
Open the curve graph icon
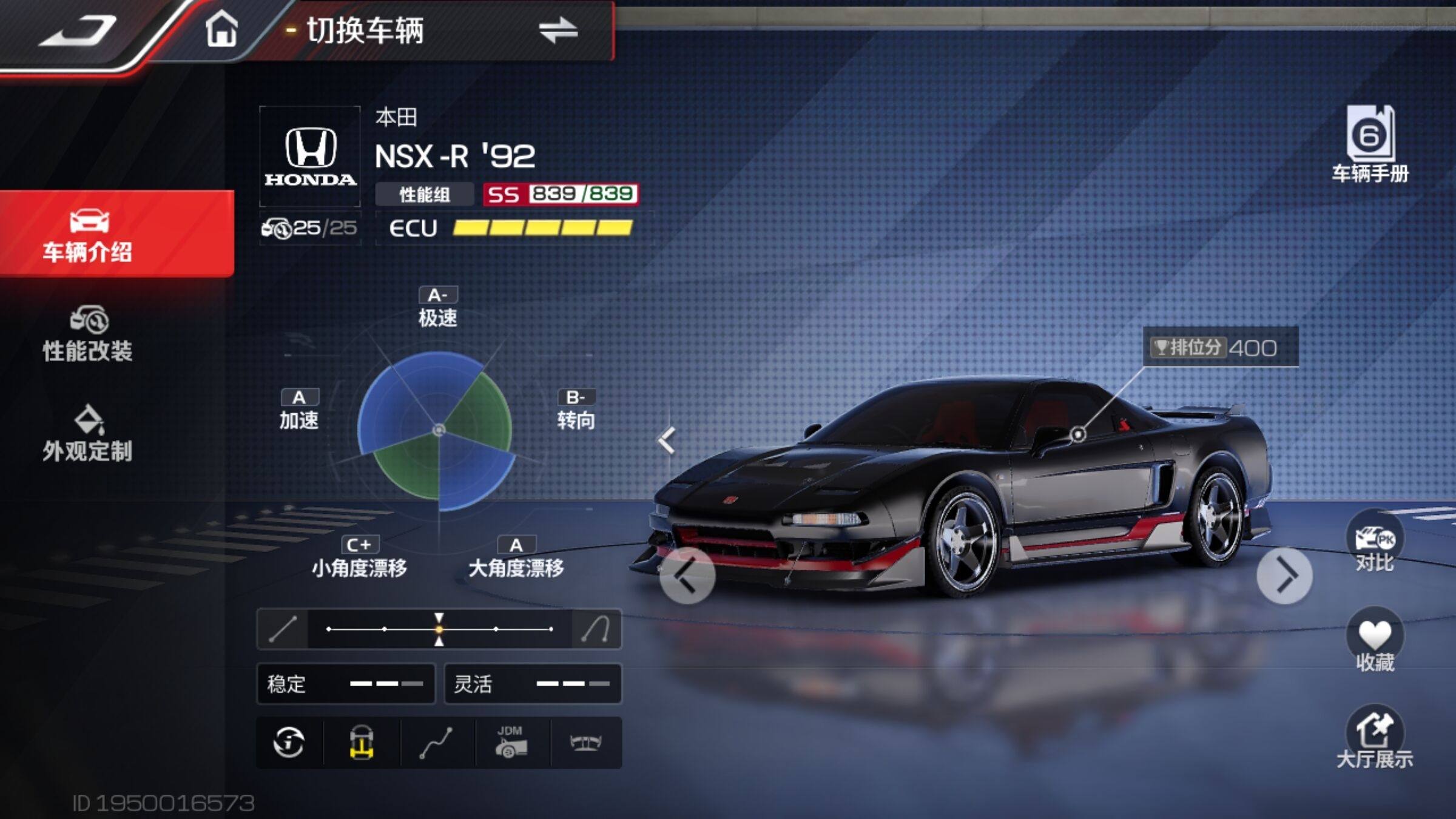(x=436, y=743)
